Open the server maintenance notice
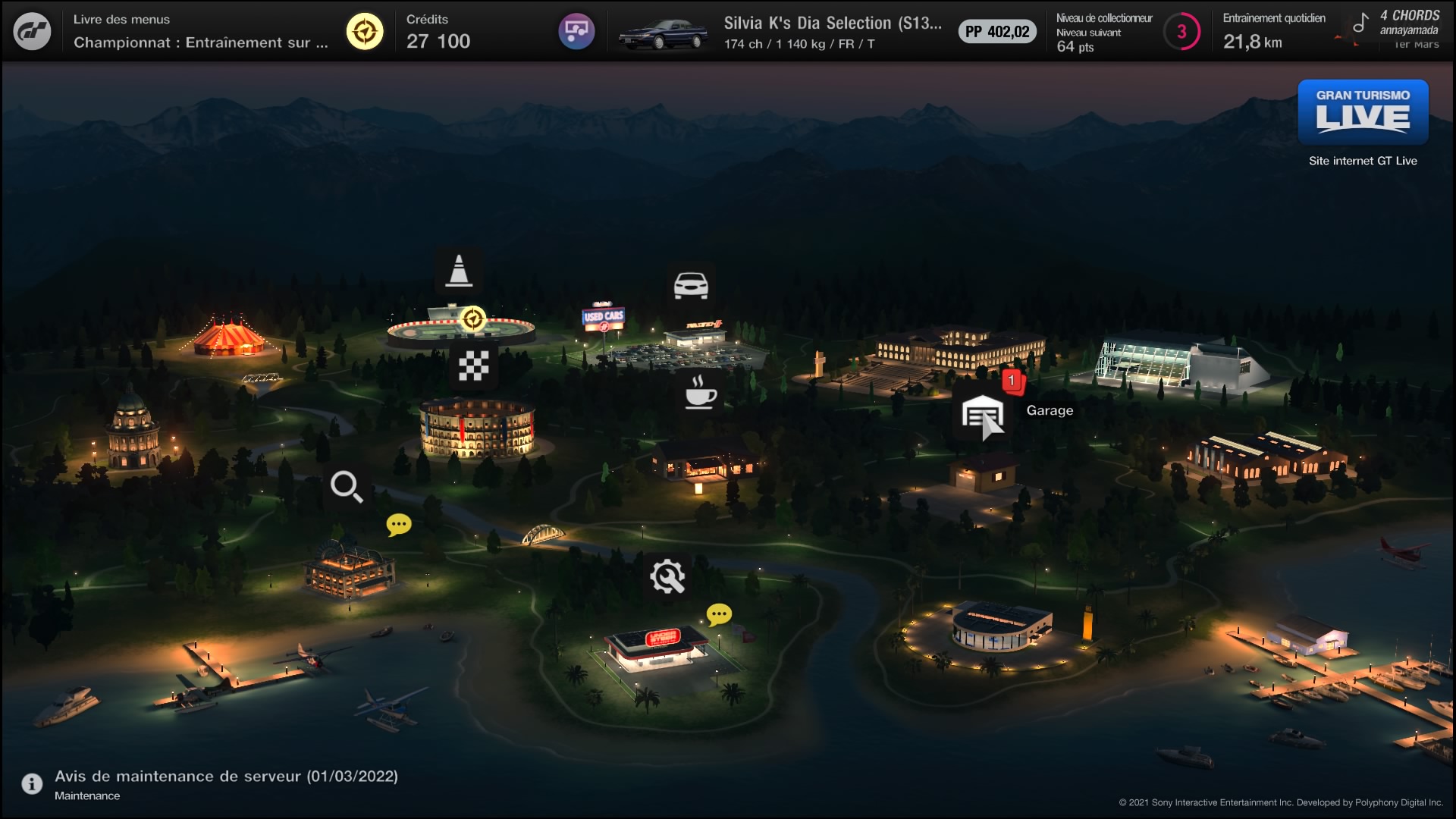The width and height of the screenshot is (1456, 819). tap(226, 784)
